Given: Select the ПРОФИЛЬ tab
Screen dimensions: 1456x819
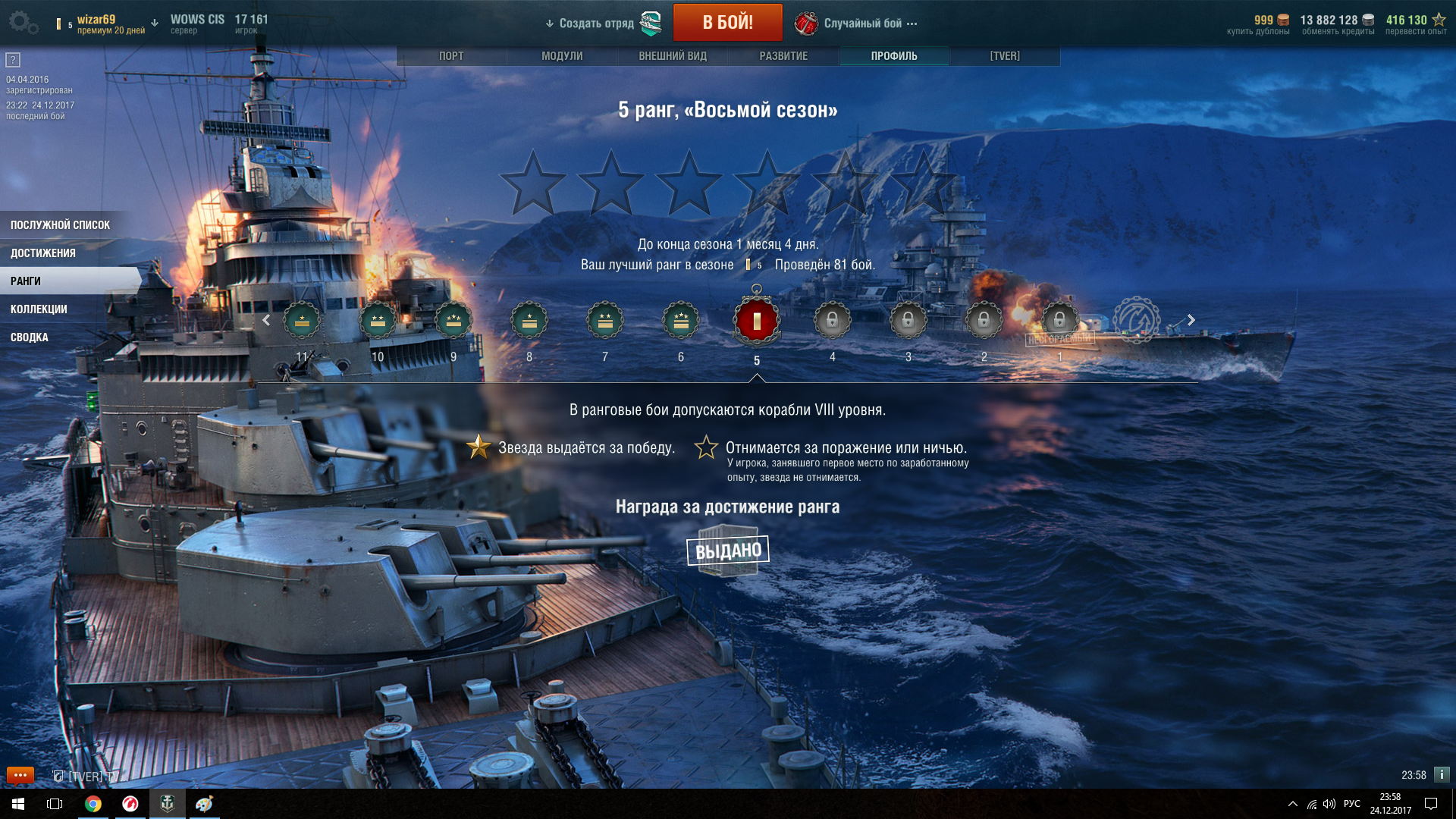Looking at the screenshot, I should pos(894,56).
